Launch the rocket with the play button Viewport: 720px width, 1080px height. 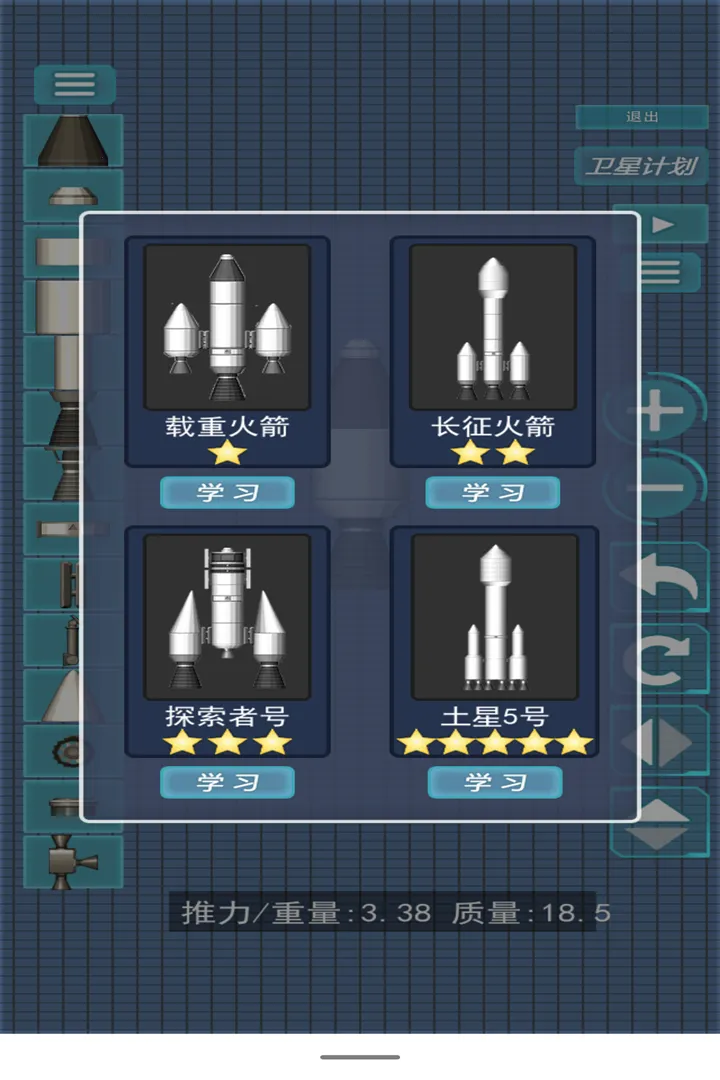[x=661, y=225]
